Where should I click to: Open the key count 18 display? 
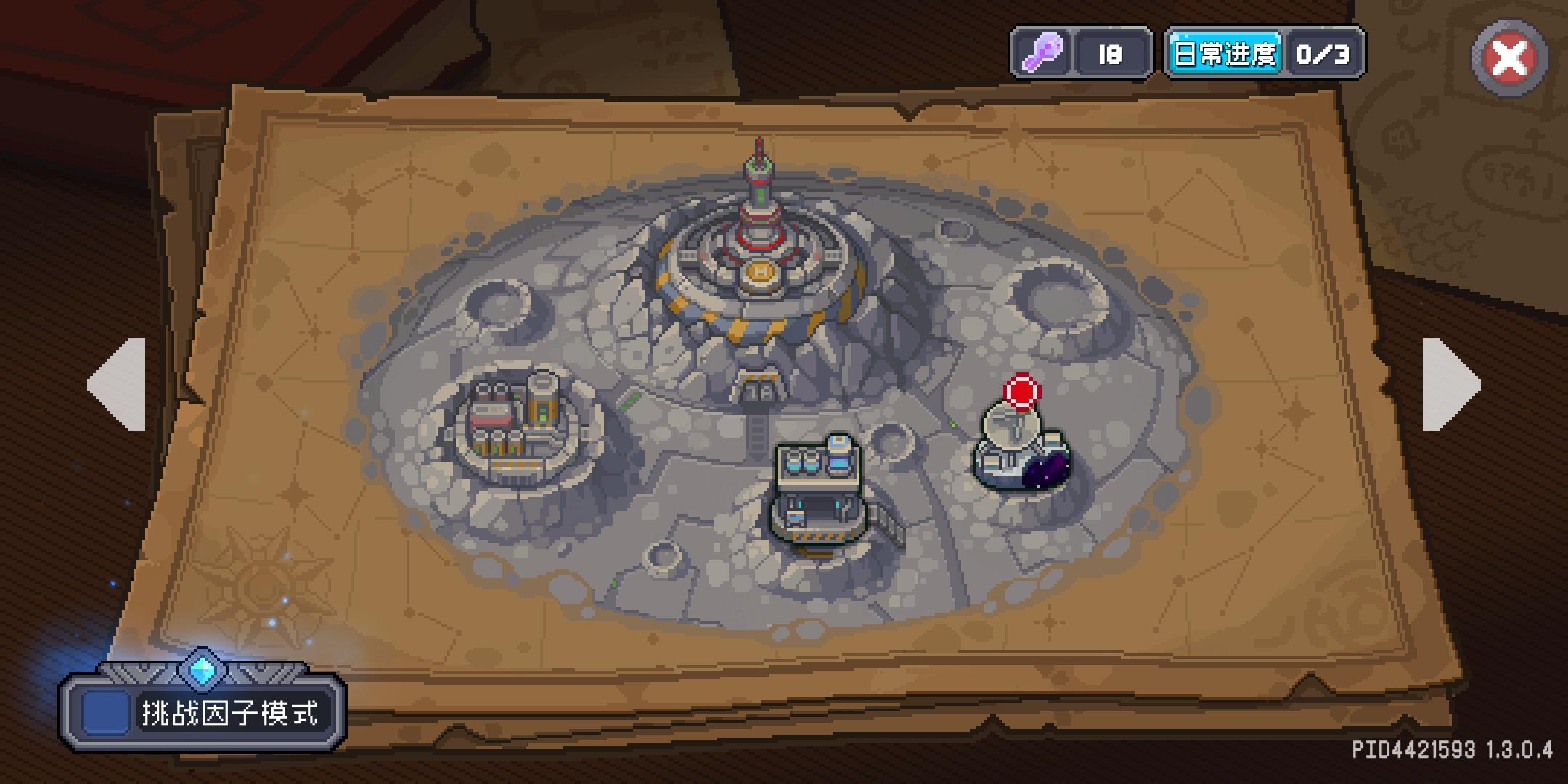click(1111, 53)
